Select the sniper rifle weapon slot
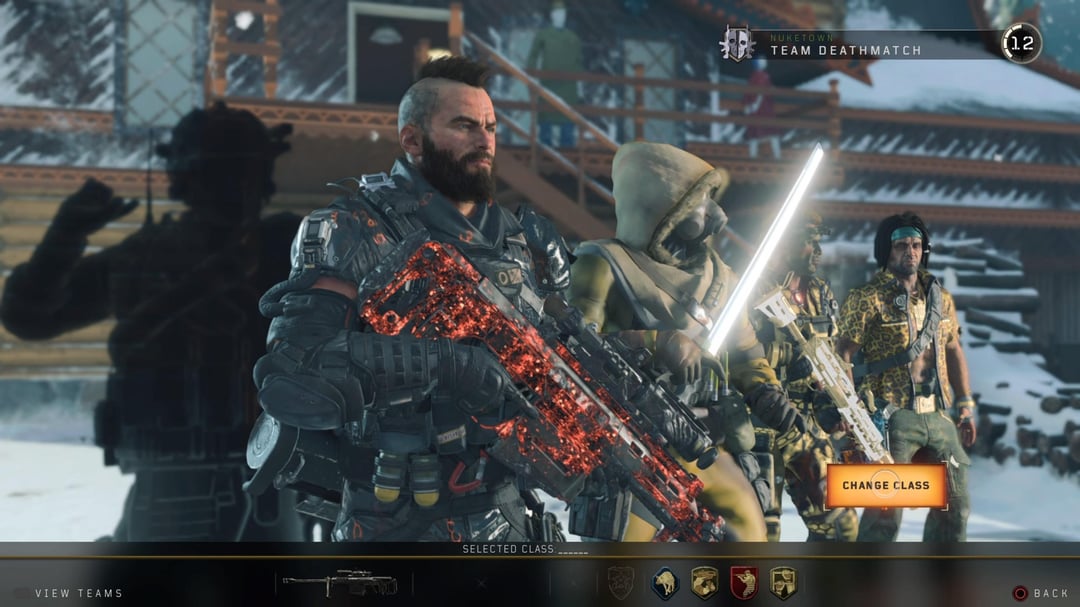Image resolution: width=1080 pixels, height=607 pixels. pyautogui.click(x=340, y=583)
